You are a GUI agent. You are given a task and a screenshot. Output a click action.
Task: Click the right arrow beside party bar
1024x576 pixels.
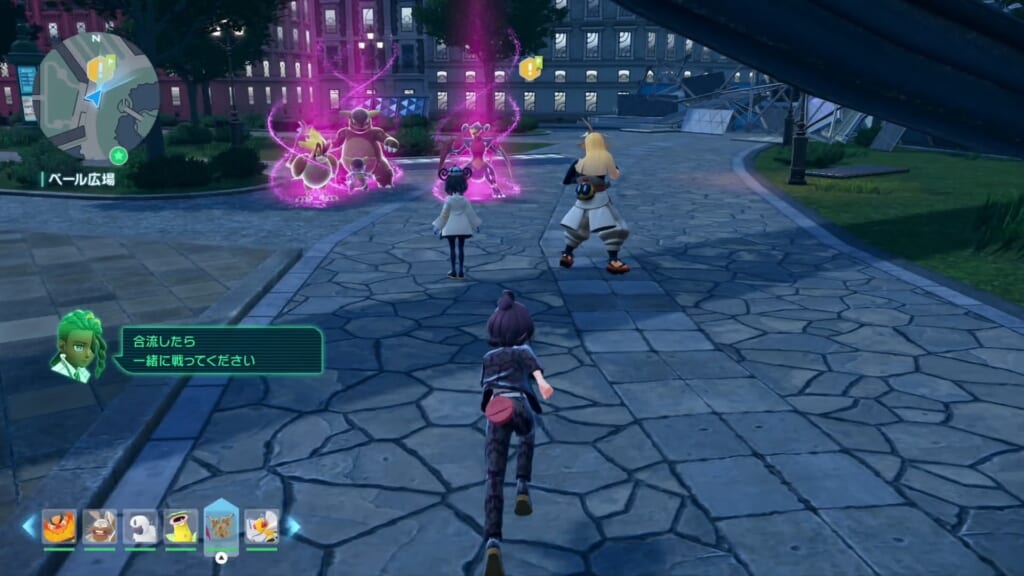[293, 525]
